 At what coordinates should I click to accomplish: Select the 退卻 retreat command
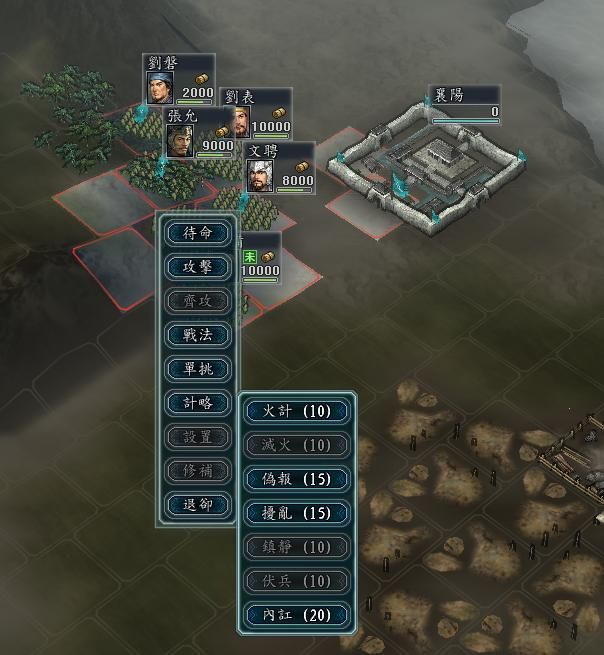[198, 505]
